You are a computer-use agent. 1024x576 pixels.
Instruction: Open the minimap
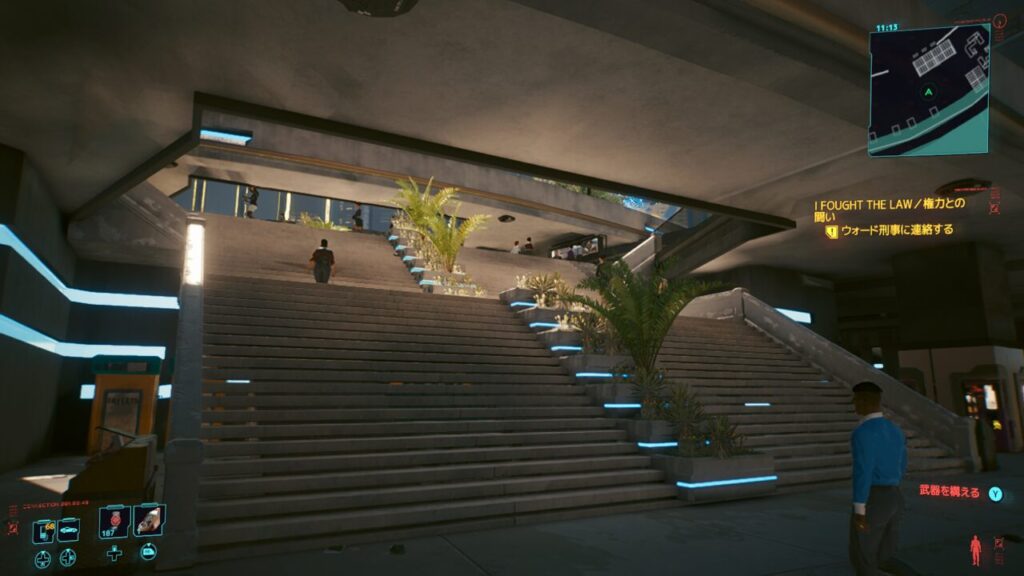928,89
